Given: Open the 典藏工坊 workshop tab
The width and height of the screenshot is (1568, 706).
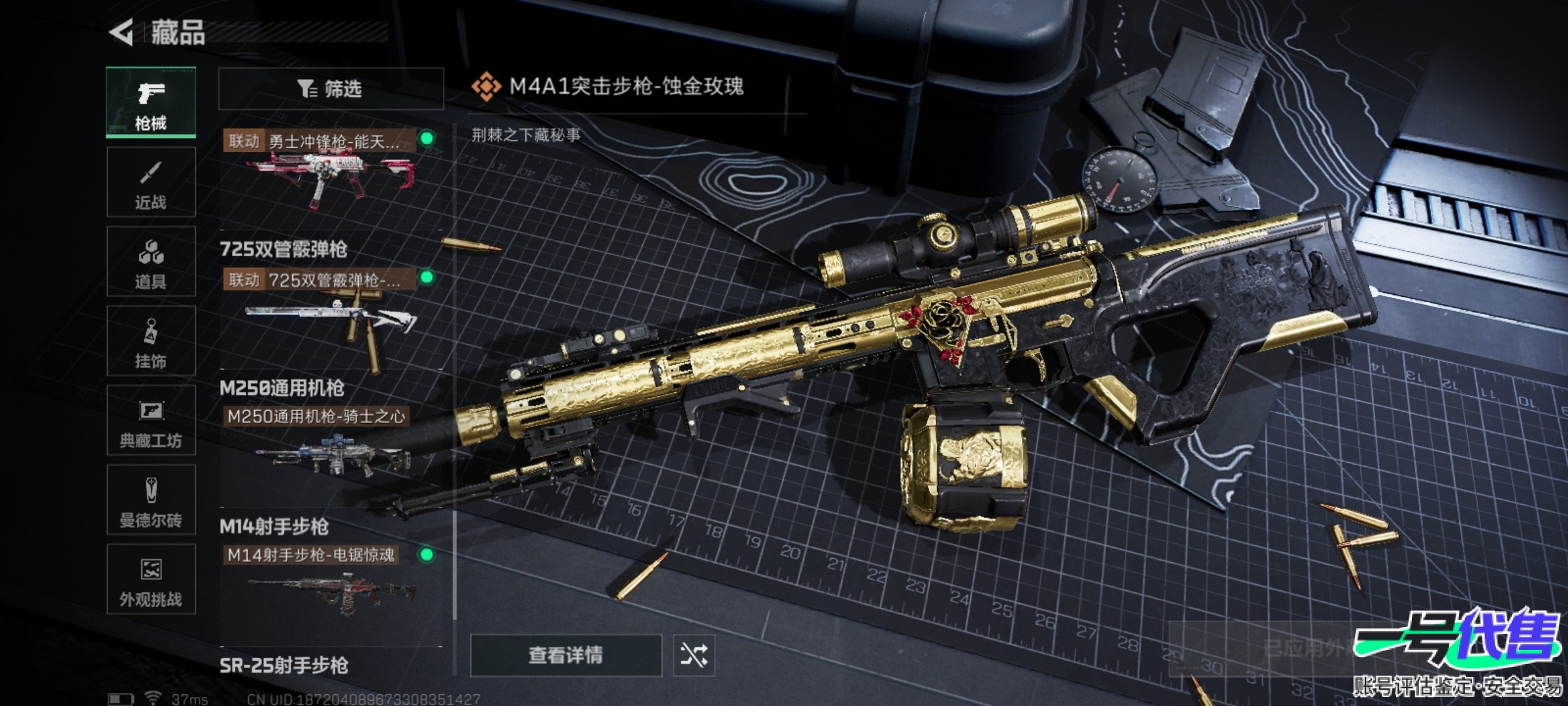Looking at the screenshot, I should click(151, 421).
